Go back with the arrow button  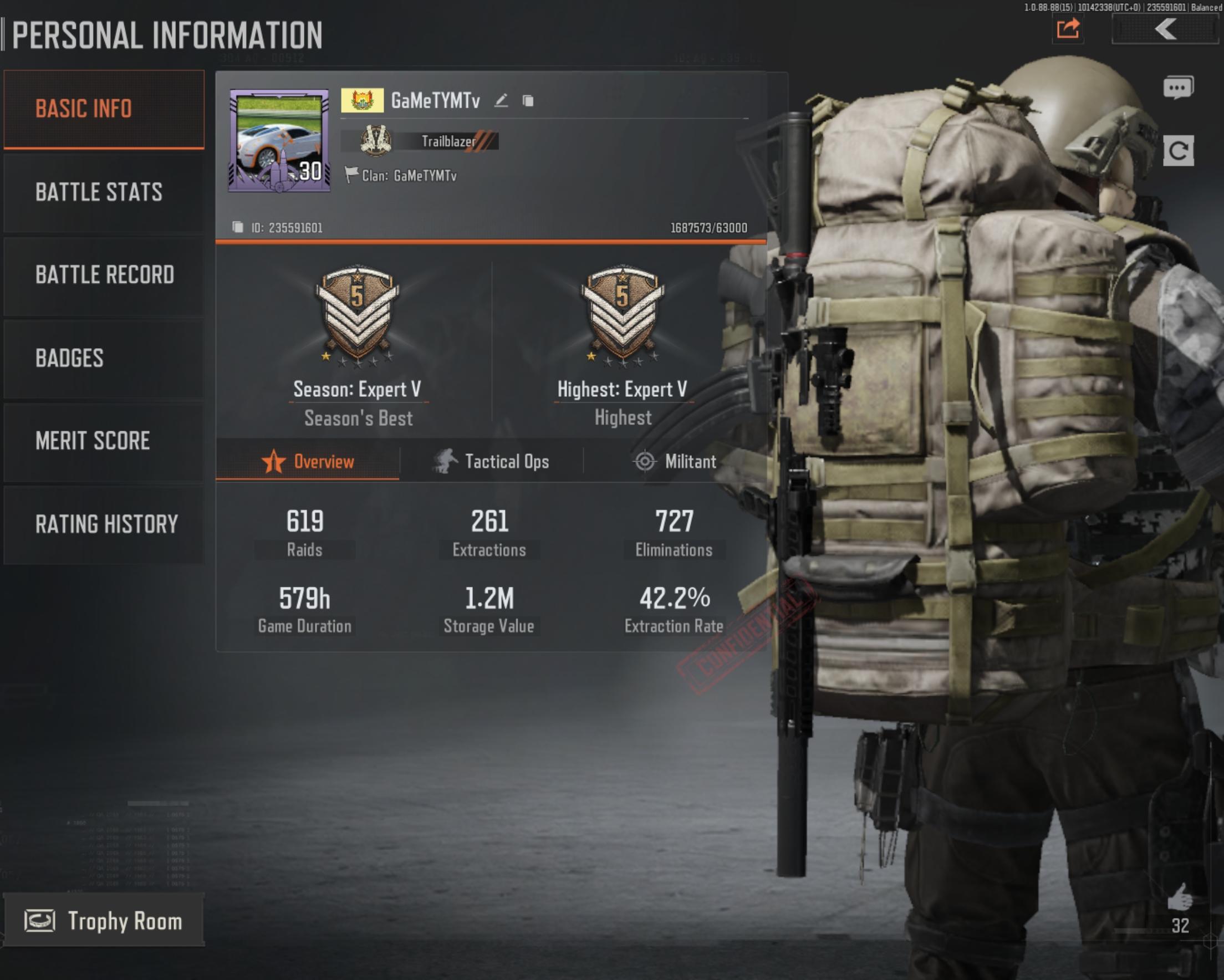pos(1164,28)
